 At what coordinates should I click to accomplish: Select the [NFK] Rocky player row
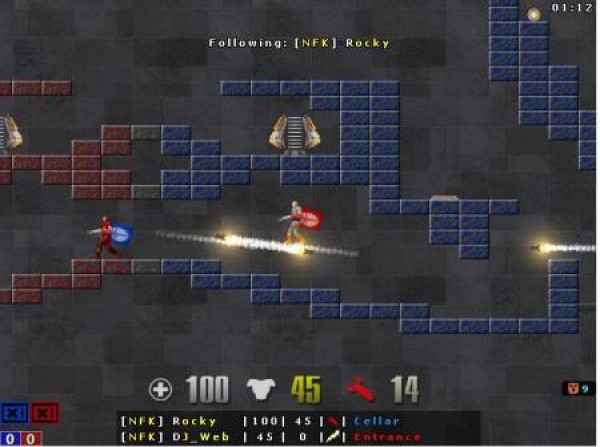[260, 421]
